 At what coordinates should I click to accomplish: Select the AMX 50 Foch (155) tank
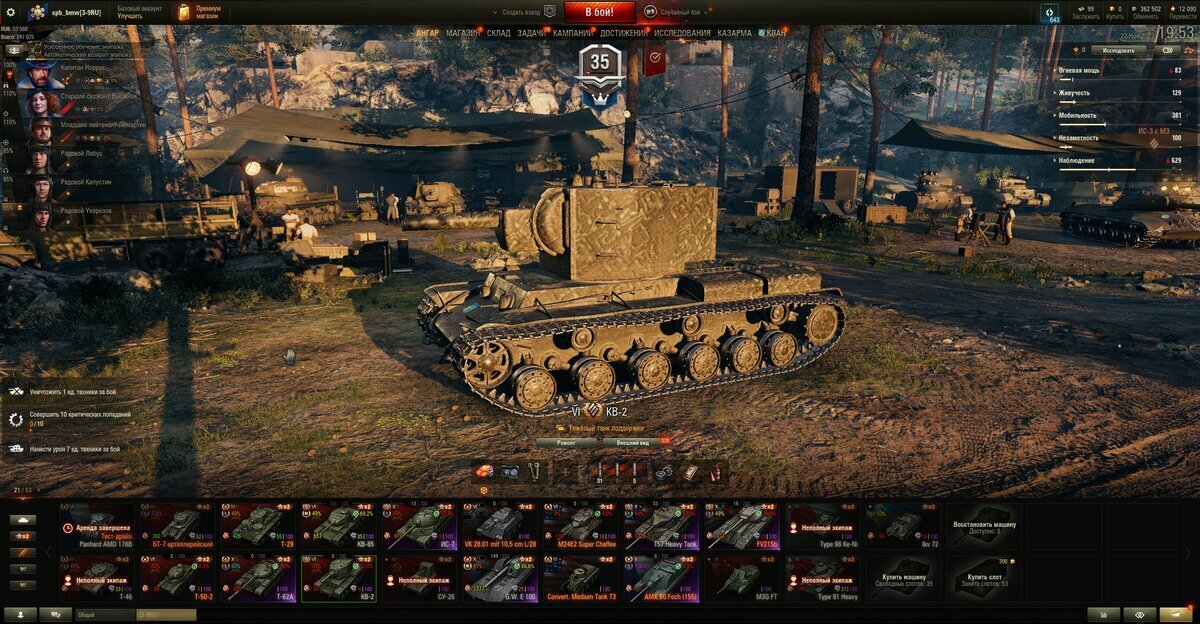click(x=661, y=579)
